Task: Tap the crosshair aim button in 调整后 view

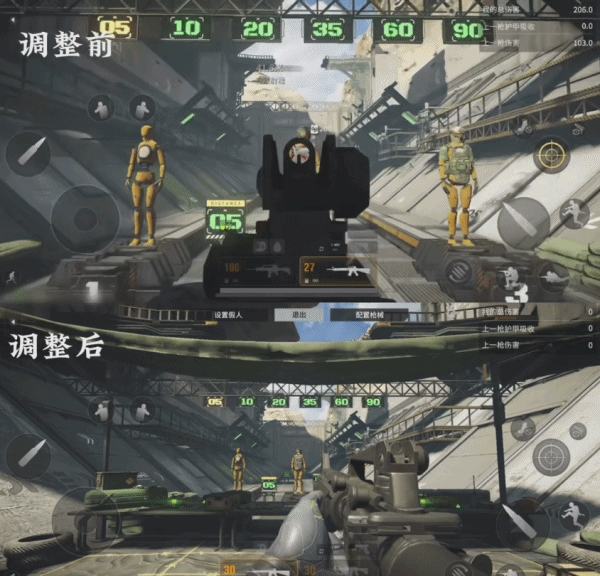Action: pos(550,456)
